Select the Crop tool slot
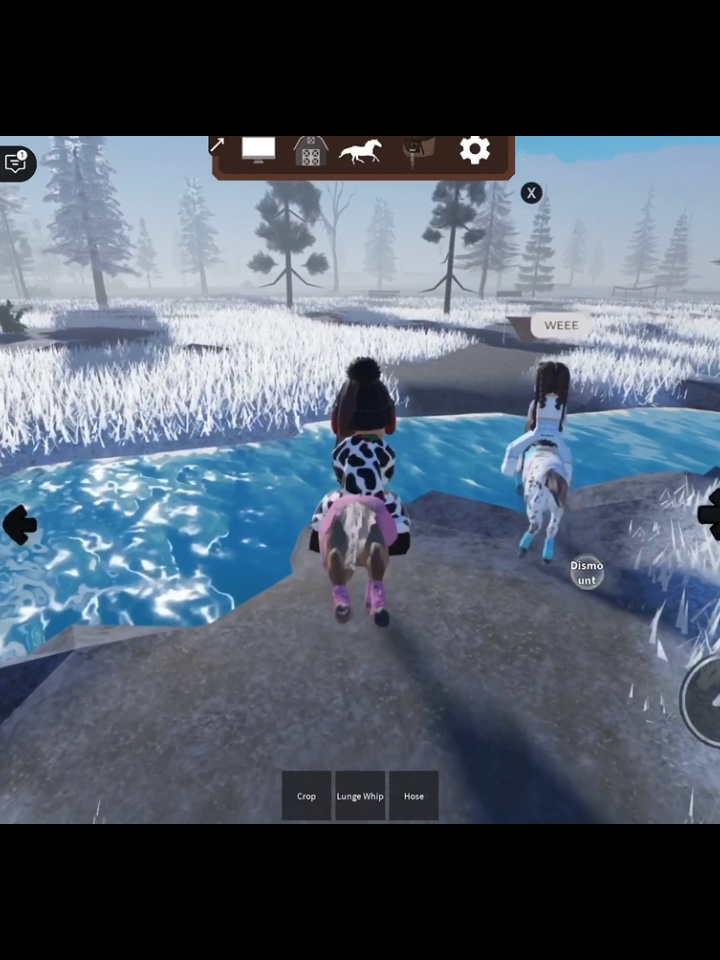 click(x=306, y=796)
